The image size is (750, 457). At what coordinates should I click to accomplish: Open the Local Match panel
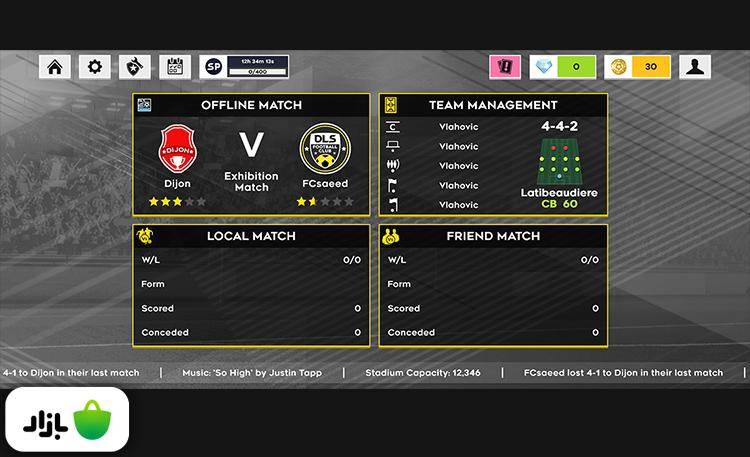coord(251,236)
